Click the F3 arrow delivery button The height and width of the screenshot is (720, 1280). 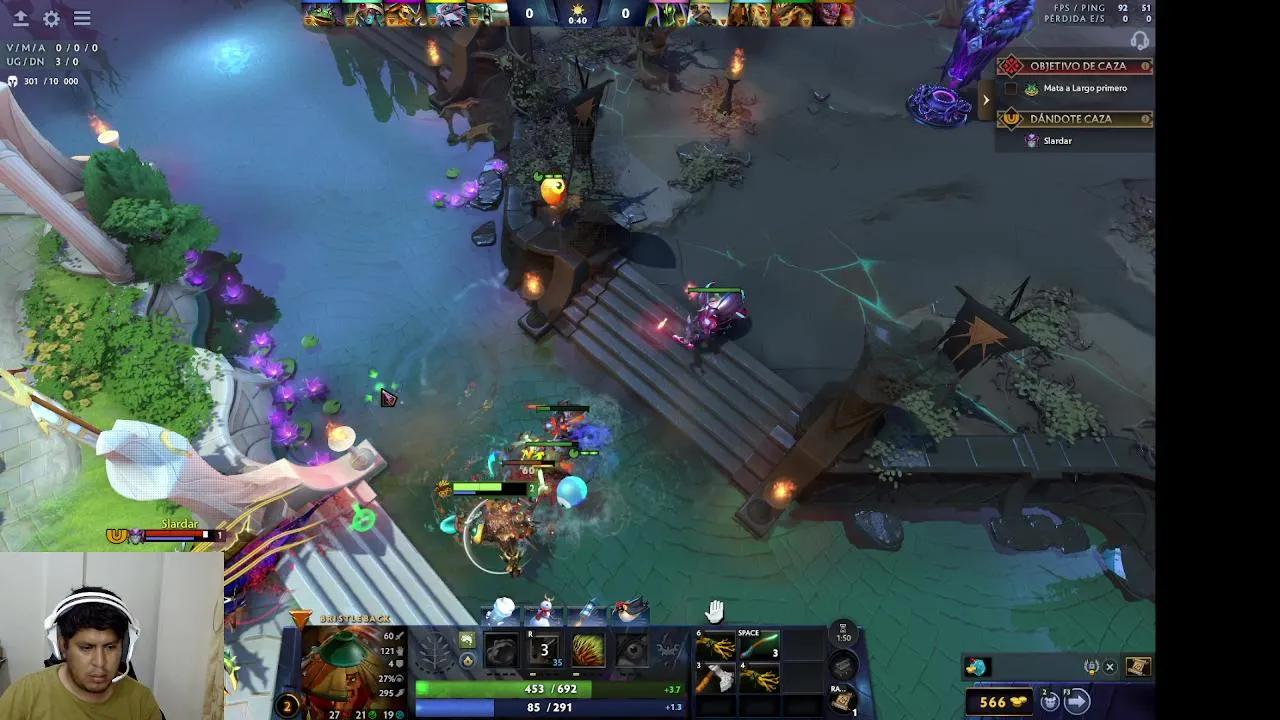coord(1075,700)
